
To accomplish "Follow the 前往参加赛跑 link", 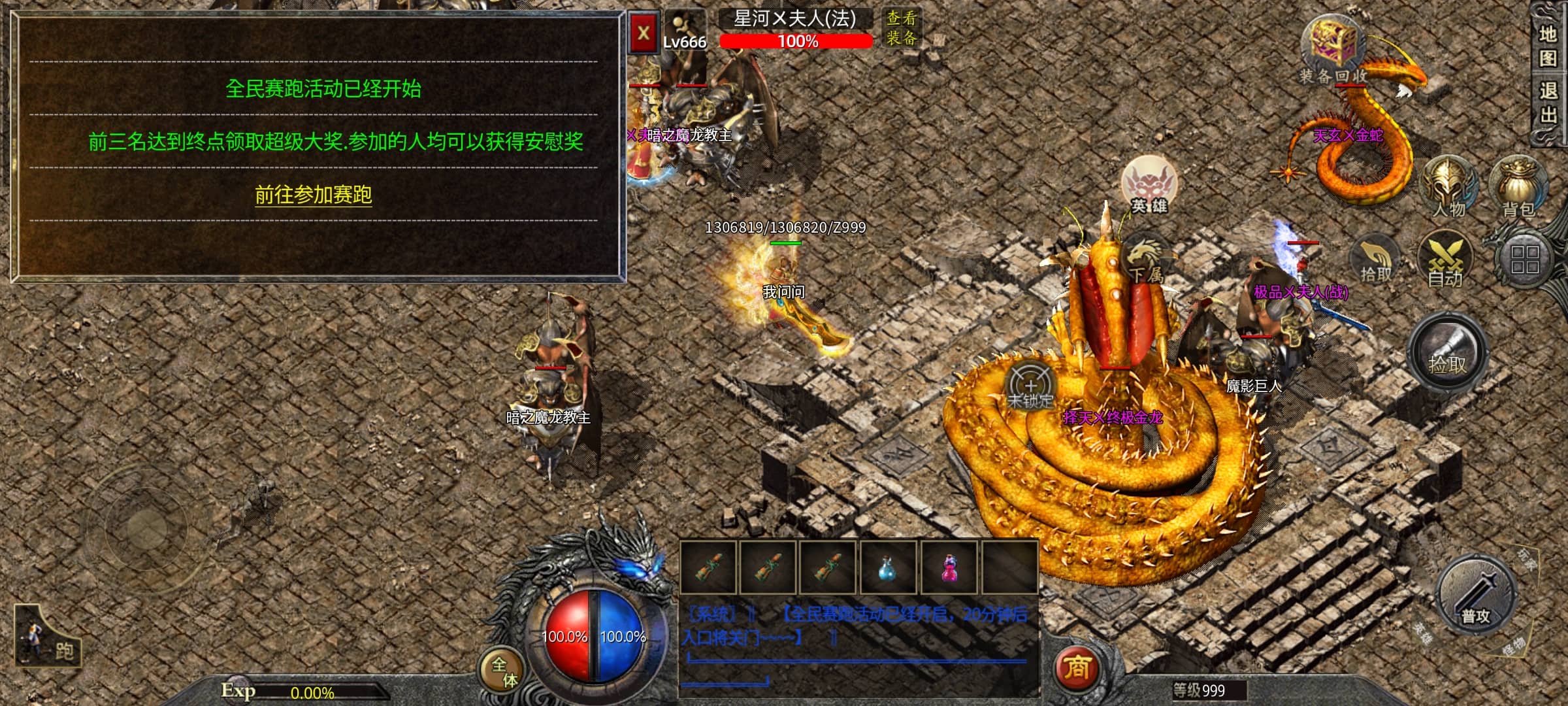I will click(313, 194).
